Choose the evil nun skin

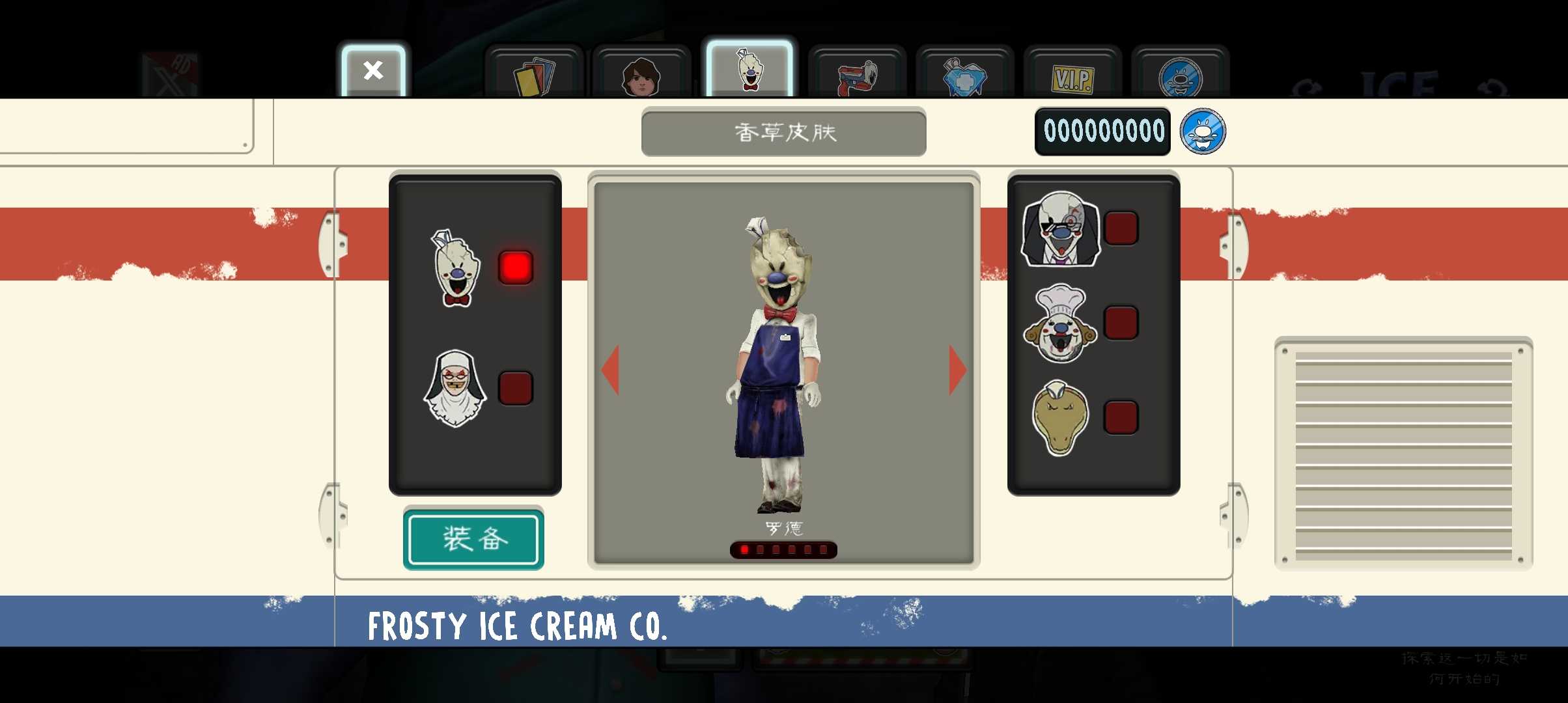455,388
